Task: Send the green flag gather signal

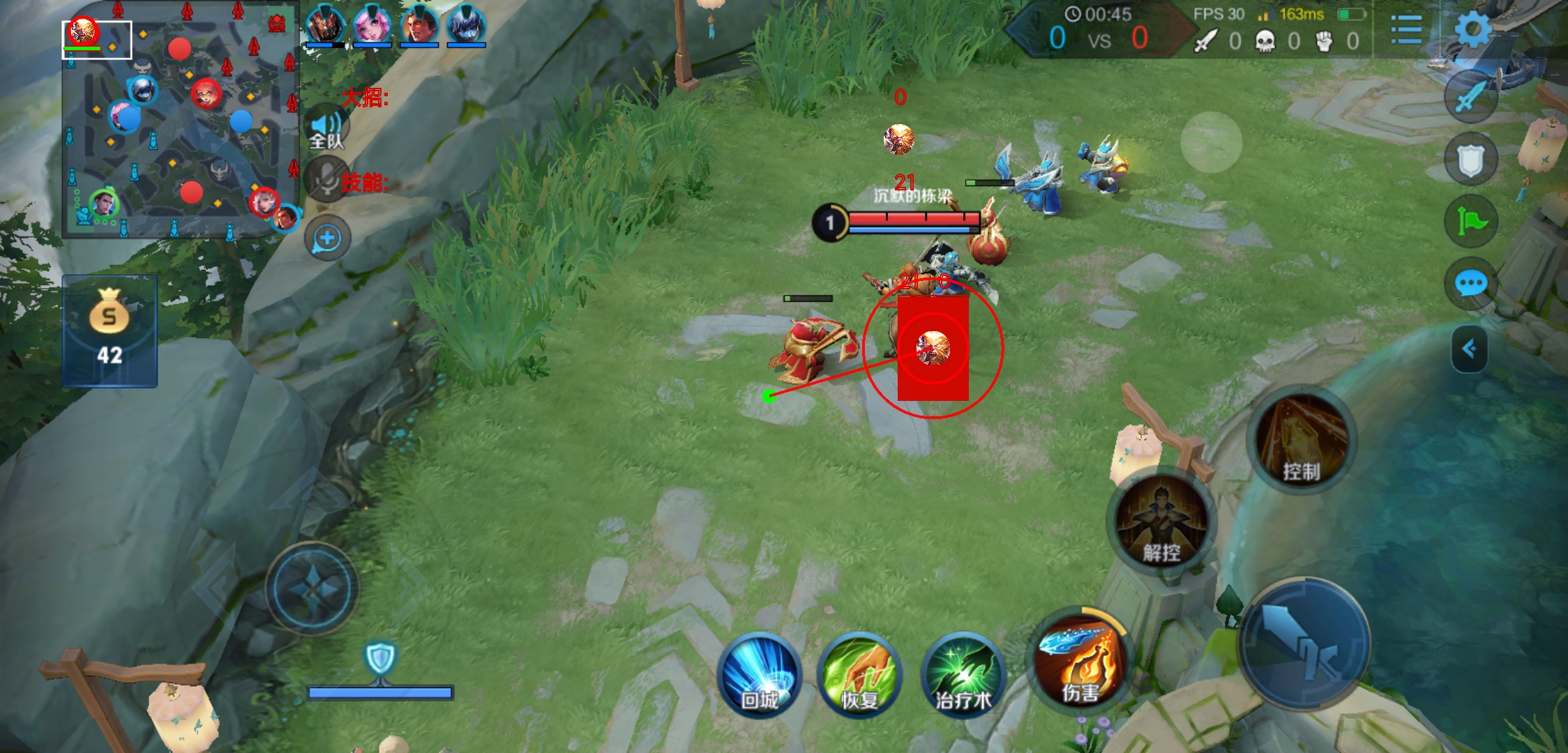Action: click(1470, 222)
